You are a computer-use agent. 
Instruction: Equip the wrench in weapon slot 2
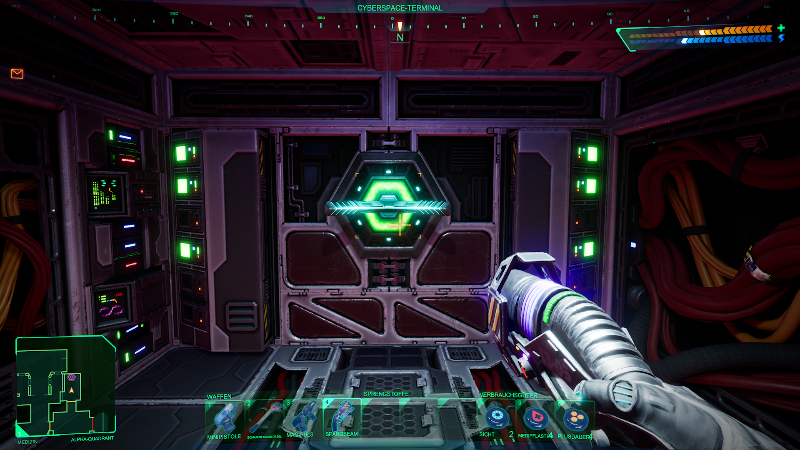pos(263,417)
